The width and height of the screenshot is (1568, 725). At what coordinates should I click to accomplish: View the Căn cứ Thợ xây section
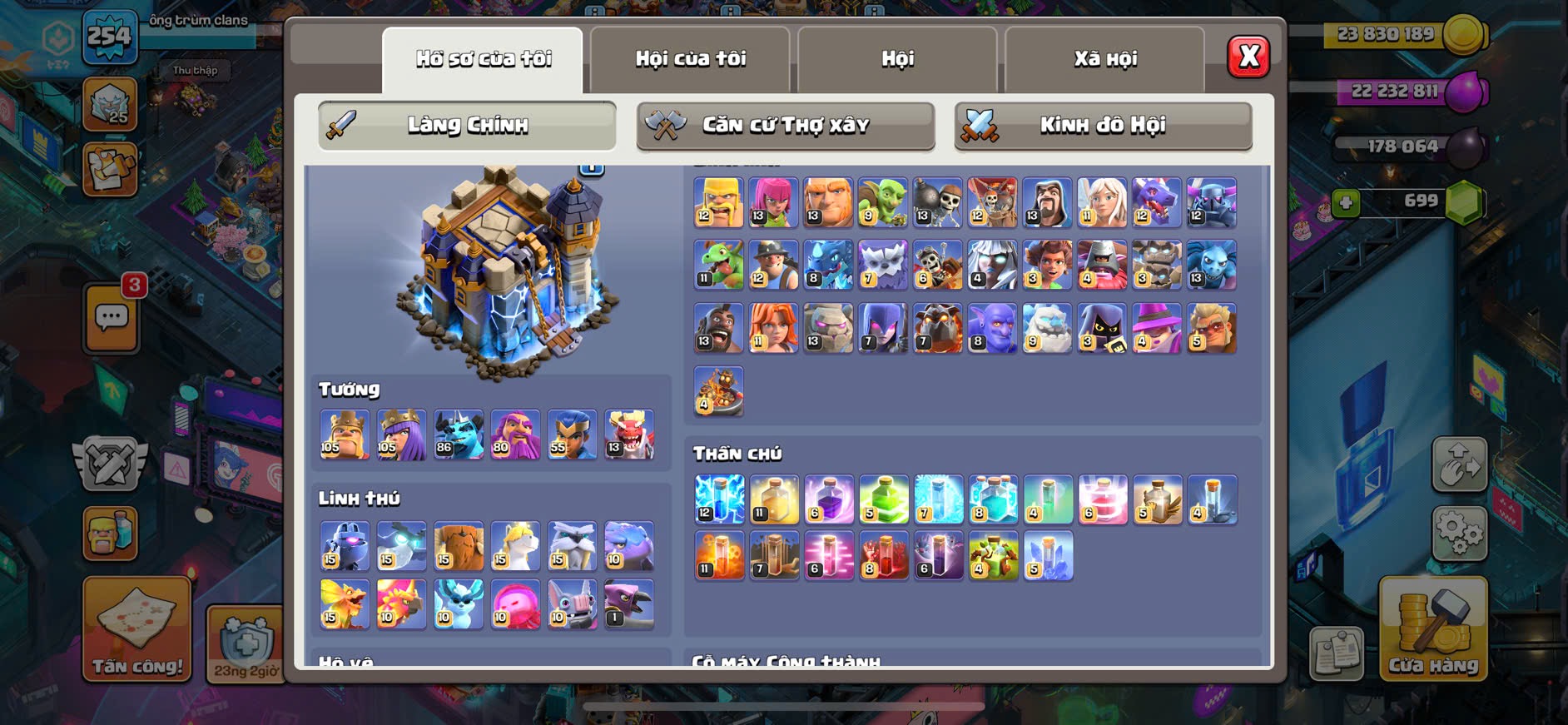pos(785,126)
